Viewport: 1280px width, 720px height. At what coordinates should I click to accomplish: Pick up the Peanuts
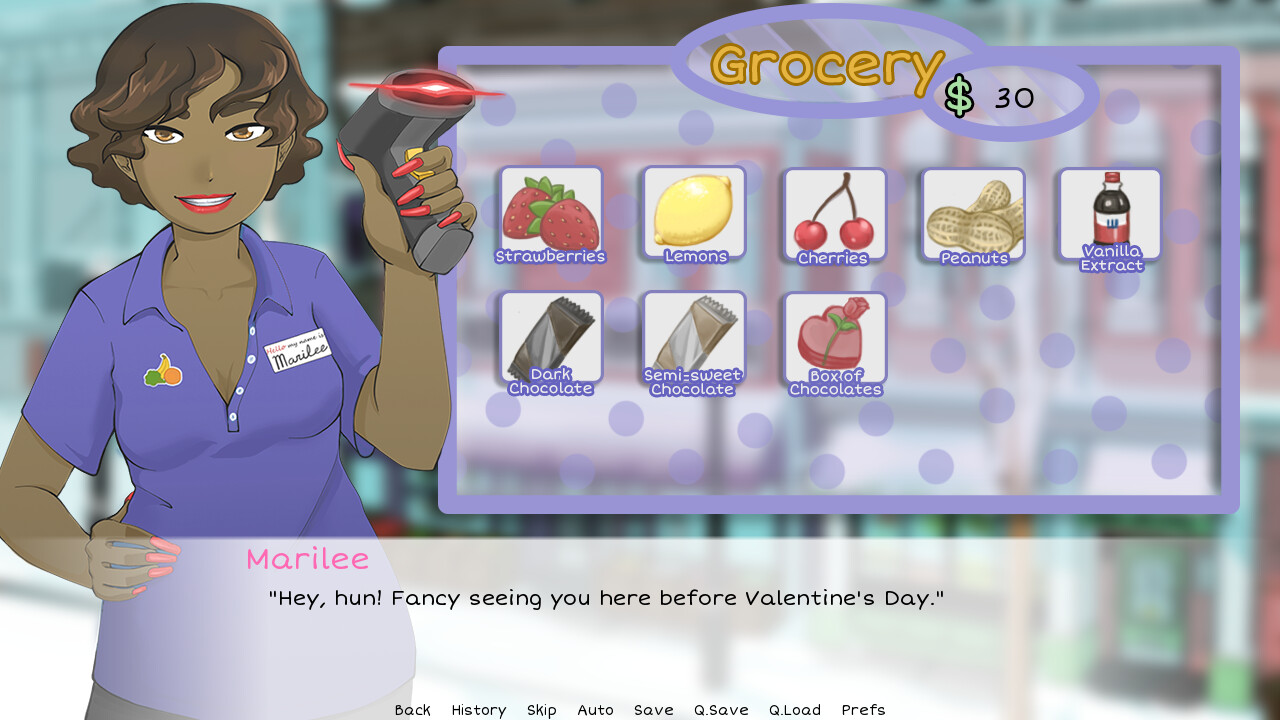(x=972, y=212)
